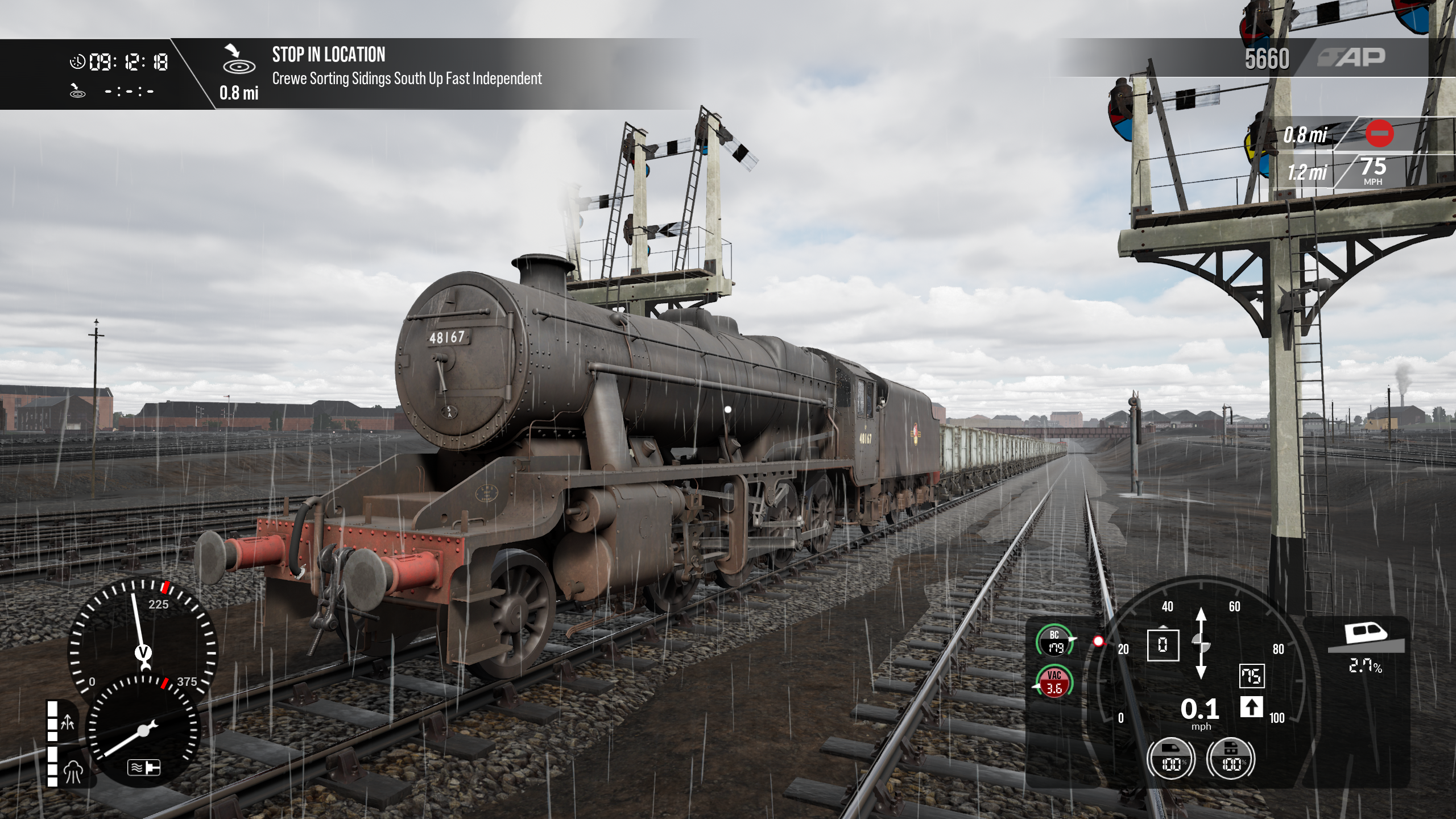
Task: Click the boxed 75 speed limit on speedometer
Action: click(x=1251, y=676)
